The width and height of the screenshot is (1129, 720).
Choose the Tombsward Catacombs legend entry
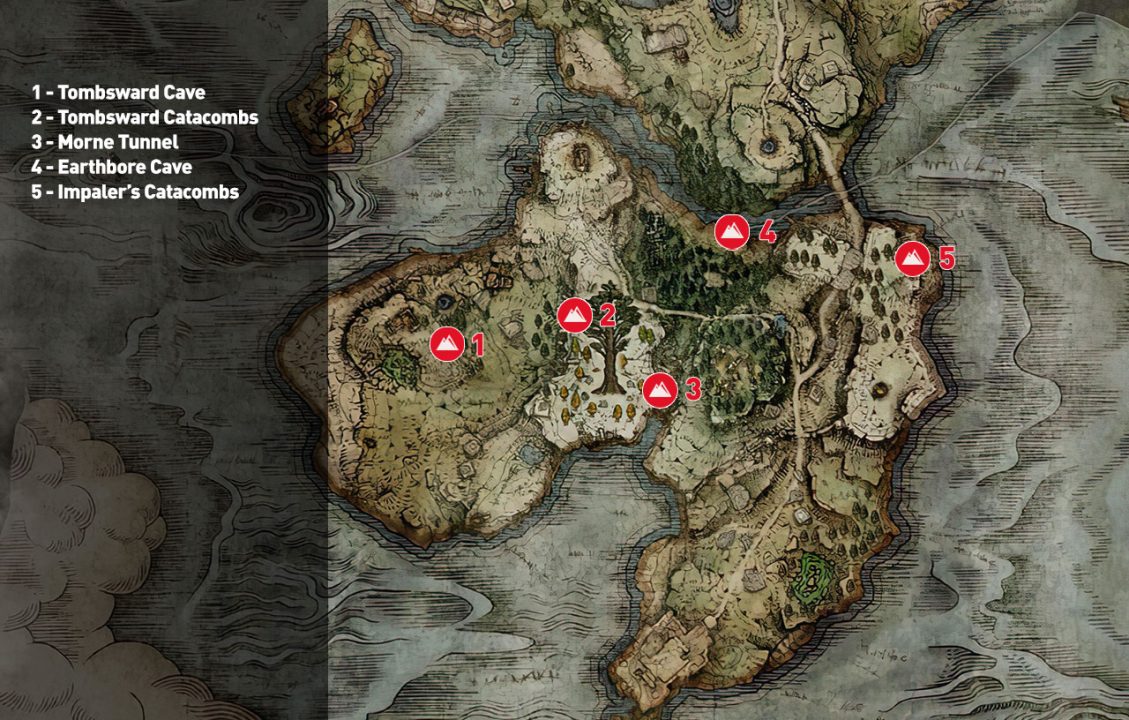[144, 117]
